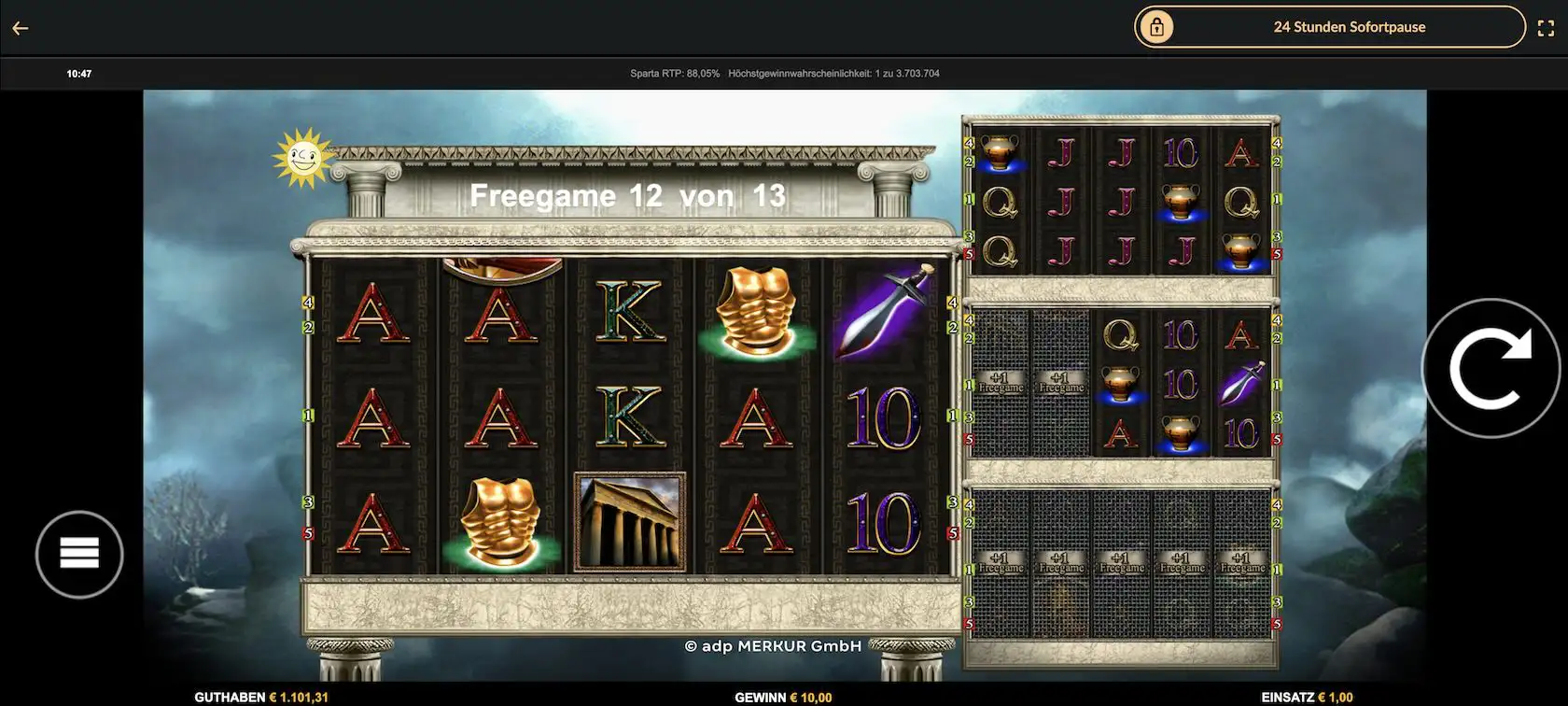1568x706 pixels.
Task: Spin the reels with the circular arrow button
Action: tap(1491, 368)
